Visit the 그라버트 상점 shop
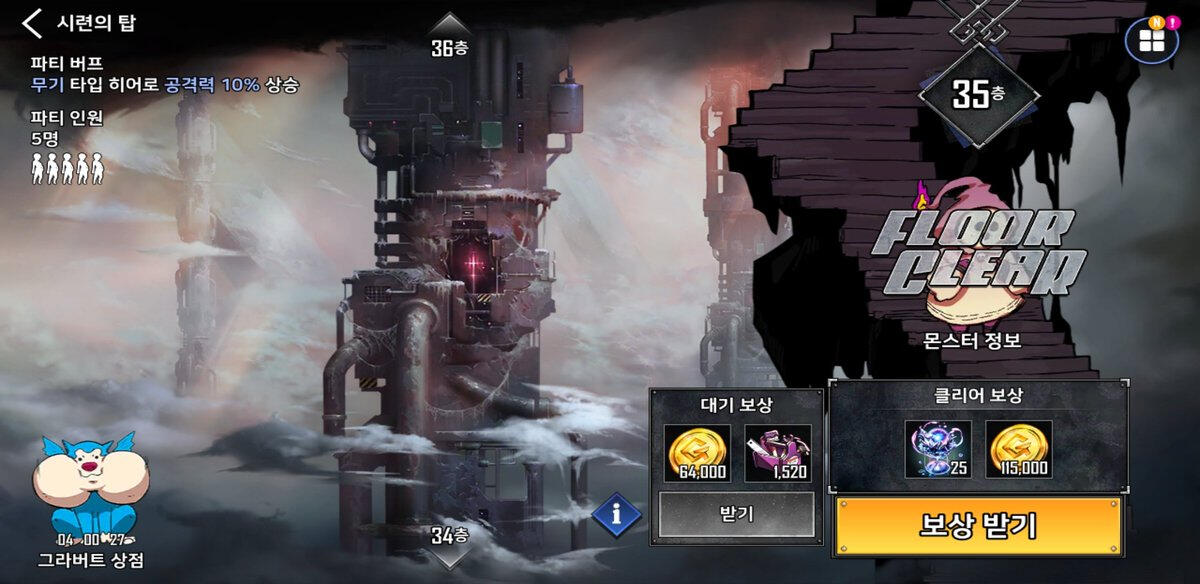Screen dimensions: 1200x584 point(90,502)
